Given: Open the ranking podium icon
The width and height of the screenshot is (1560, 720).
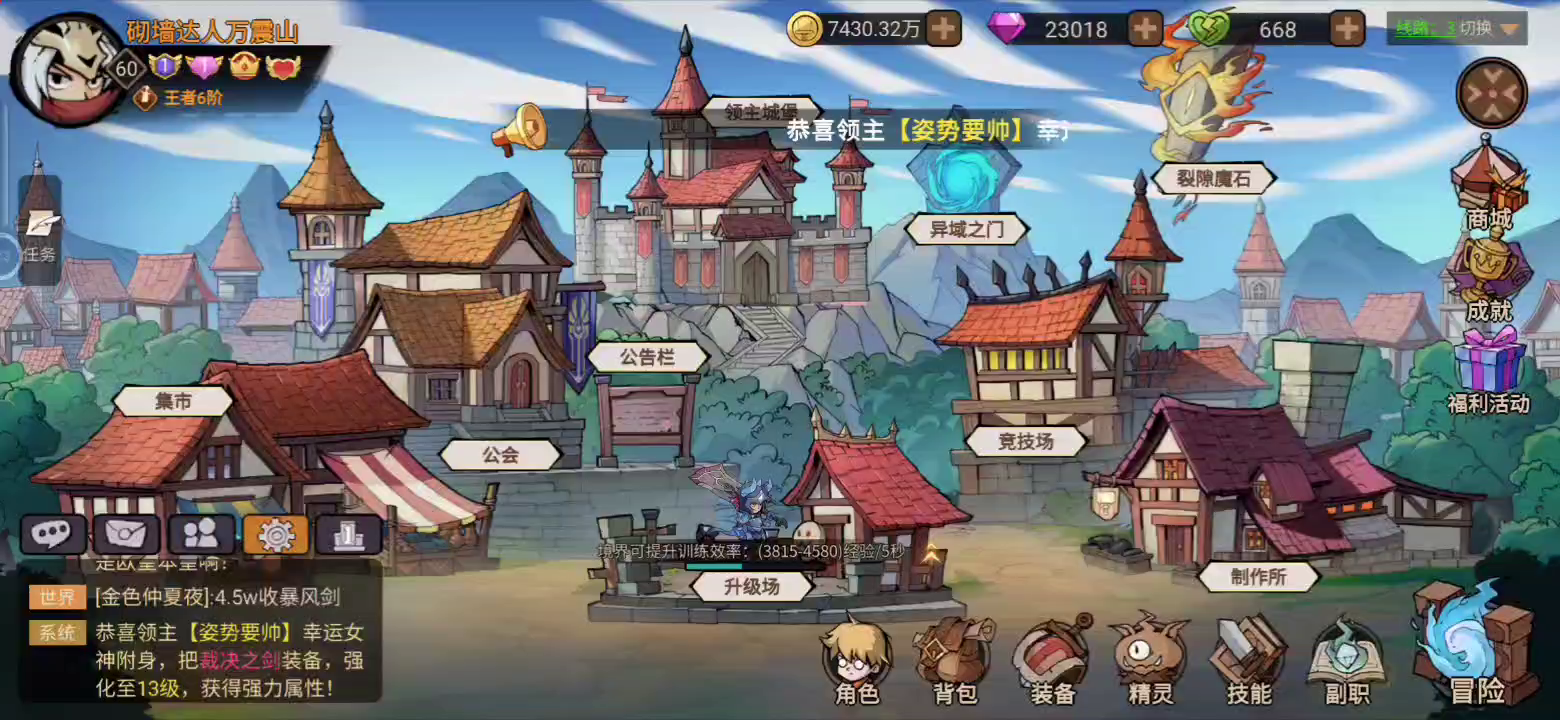Looking at the screenshot, I should pos(347,533).
